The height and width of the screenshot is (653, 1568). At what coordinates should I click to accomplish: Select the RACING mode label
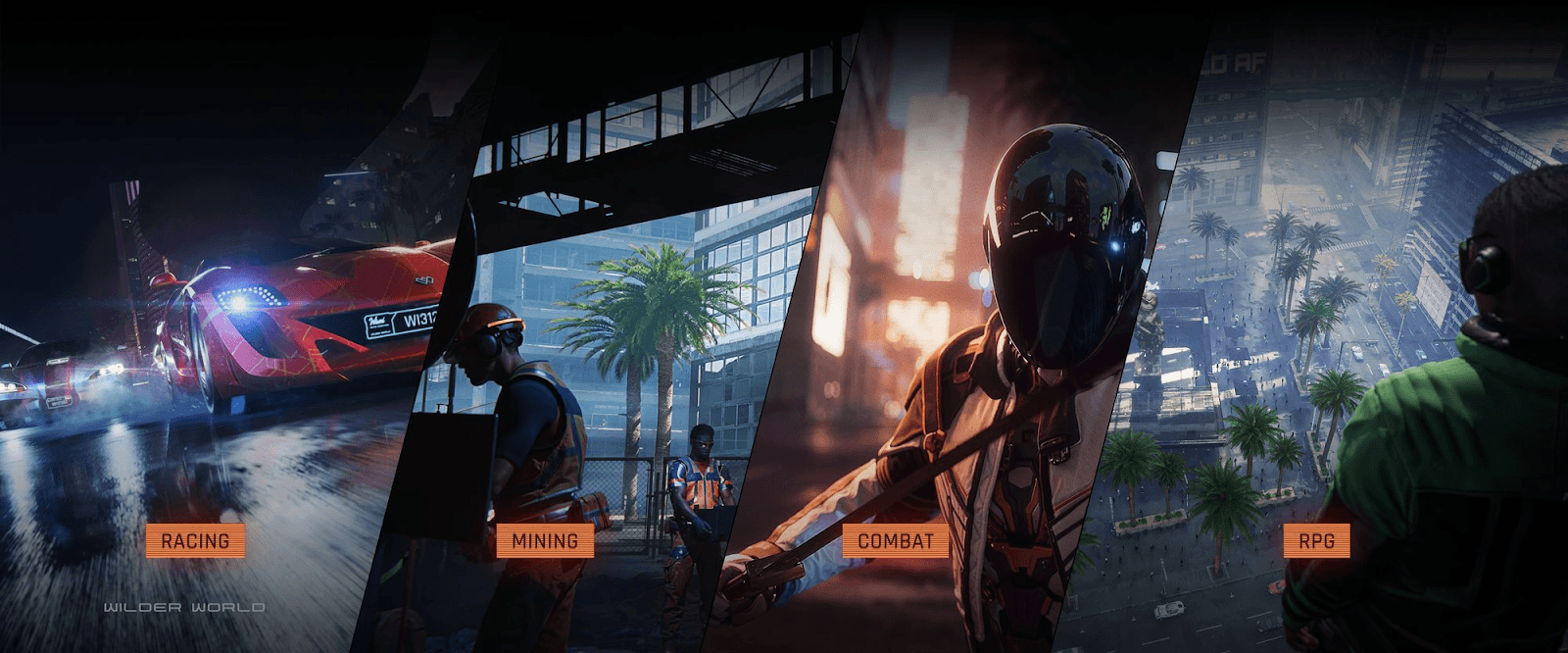pyautogui.click(x=195, y=540)
